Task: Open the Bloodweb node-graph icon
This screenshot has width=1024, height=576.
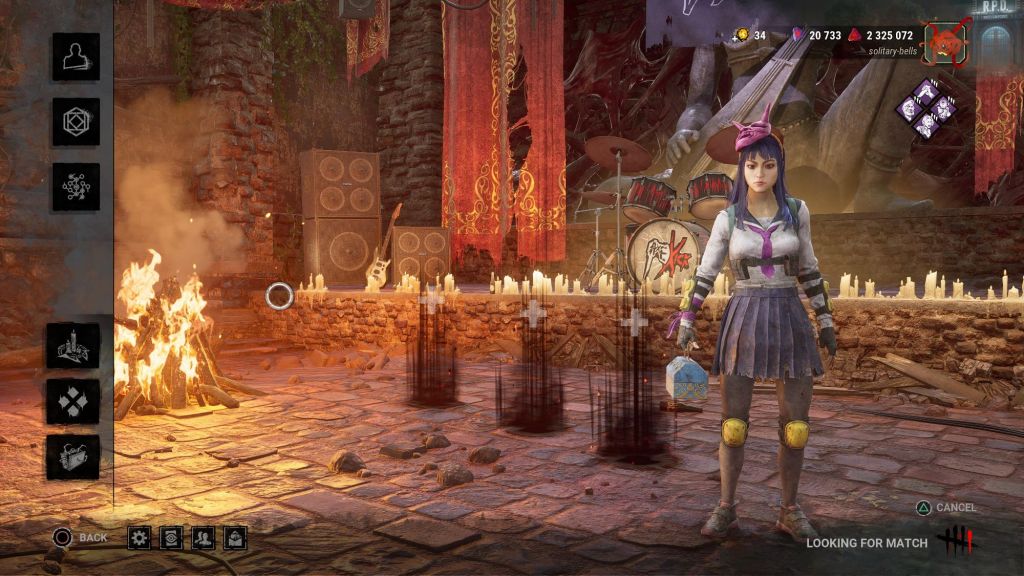Action: (76, 187)
